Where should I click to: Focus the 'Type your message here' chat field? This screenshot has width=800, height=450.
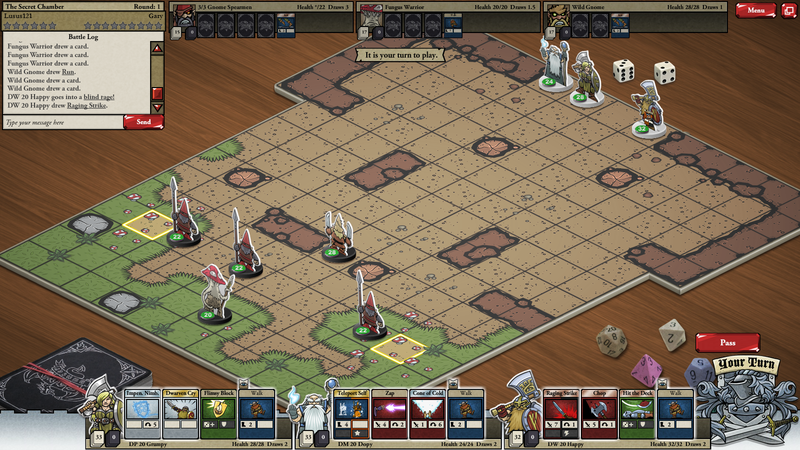(62, 122)
